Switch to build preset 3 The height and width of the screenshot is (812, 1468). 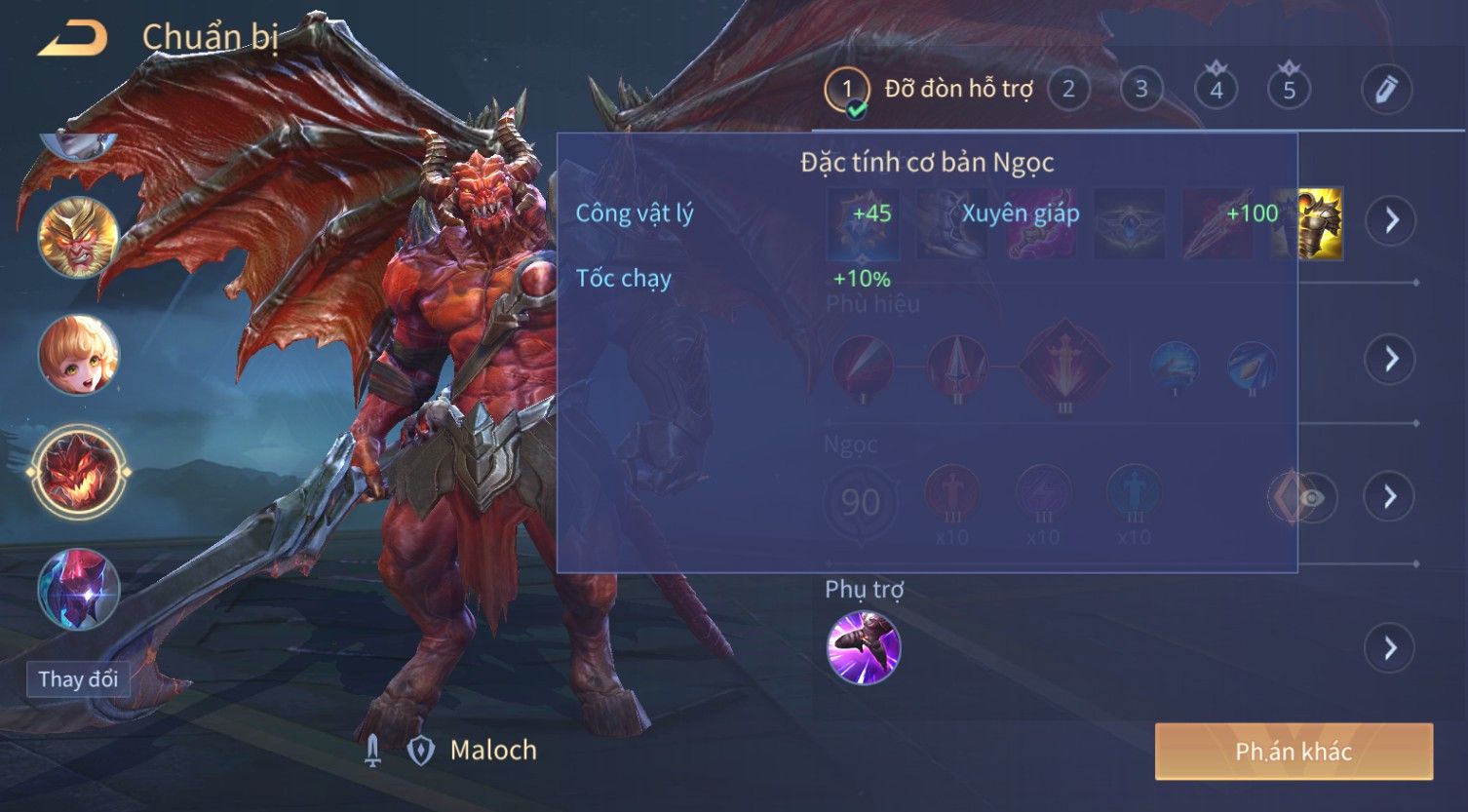tap(1140, 90)
